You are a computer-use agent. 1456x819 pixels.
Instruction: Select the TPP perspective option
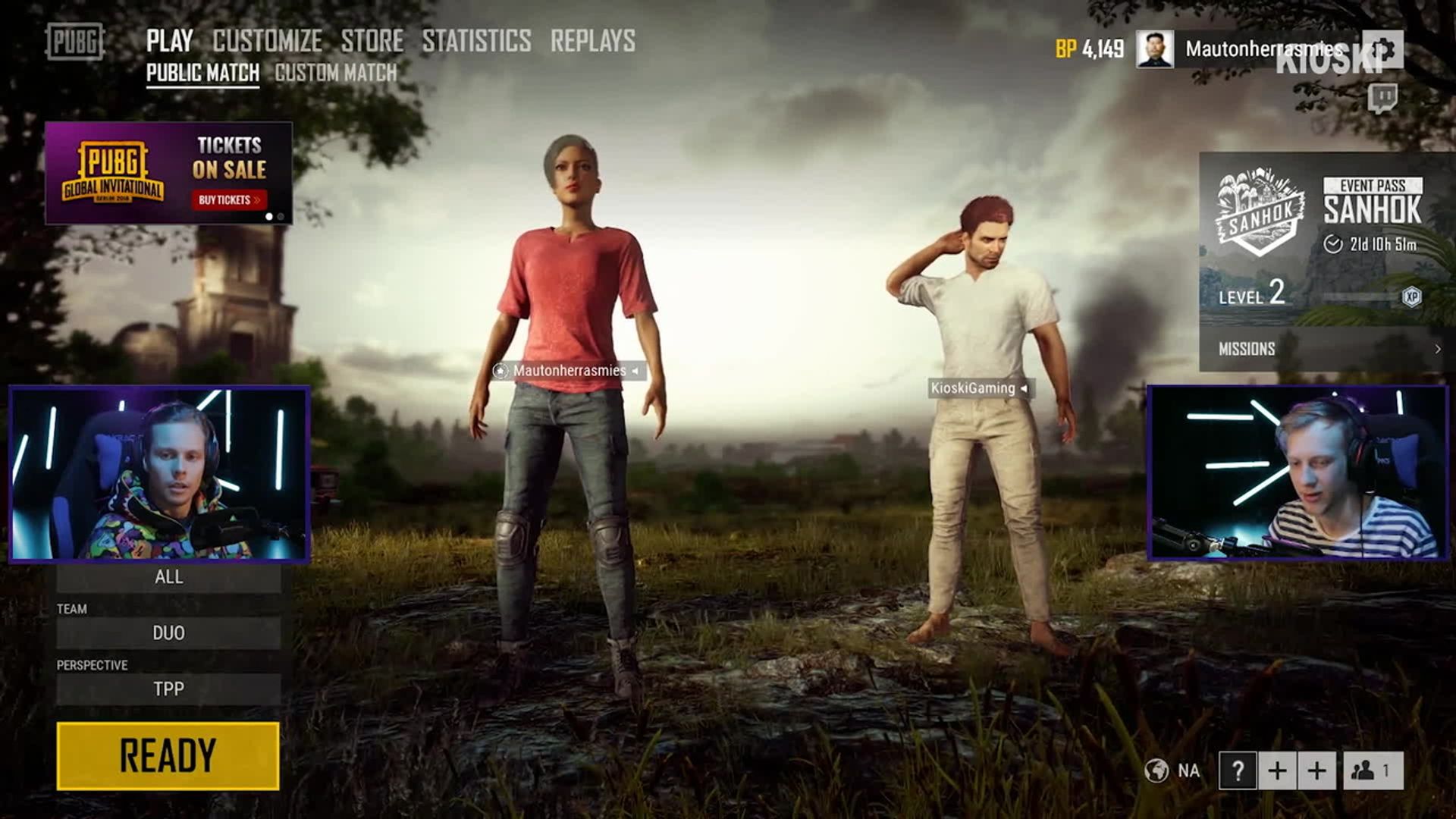click(x=168, y=689)
